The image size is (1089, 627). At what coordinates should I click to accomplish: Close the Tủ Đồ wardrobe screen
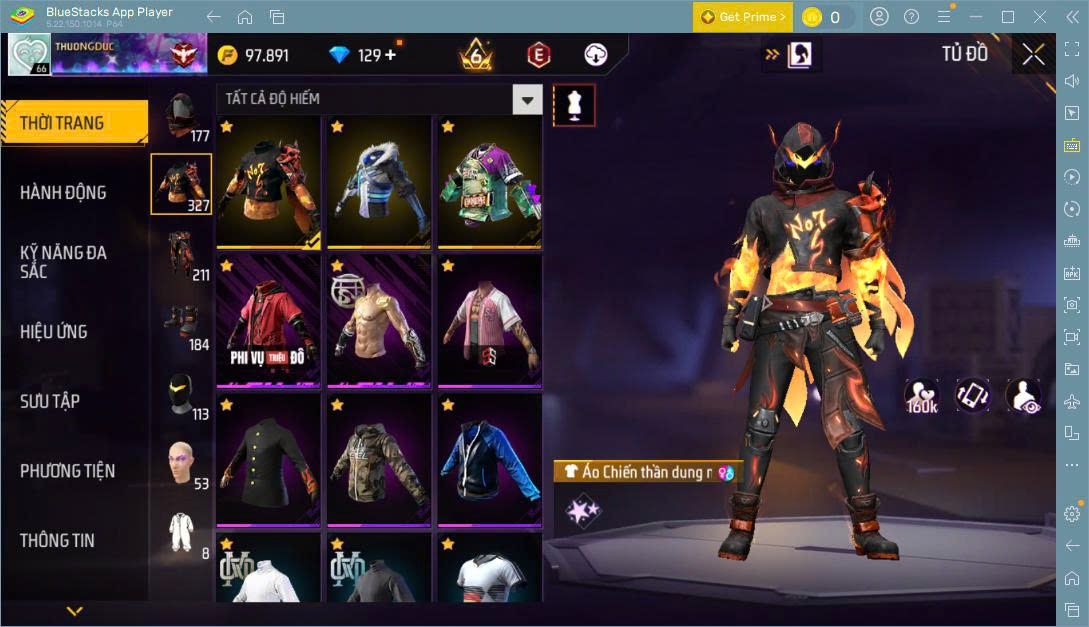pyautogui.click(x=1033, y=55)
